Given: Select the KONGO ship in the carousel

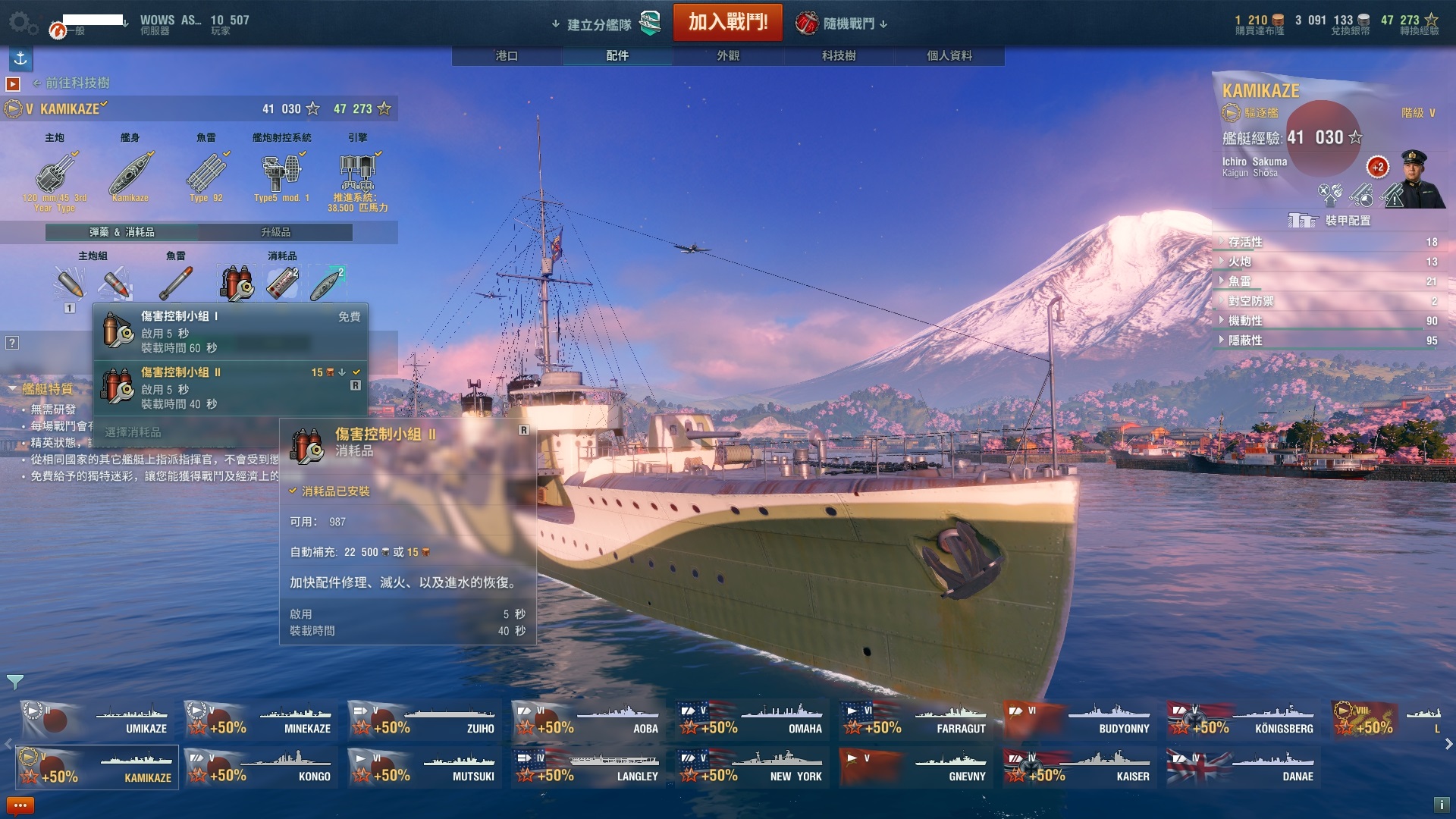Looking at the screenshot, I should 262,767.
